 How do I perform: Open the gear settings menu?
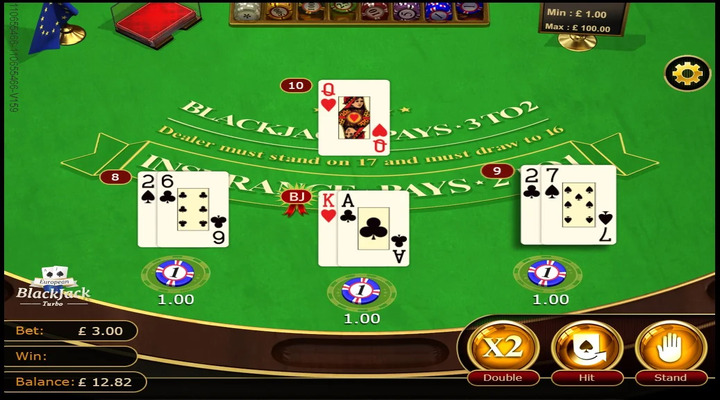point(687,74)
